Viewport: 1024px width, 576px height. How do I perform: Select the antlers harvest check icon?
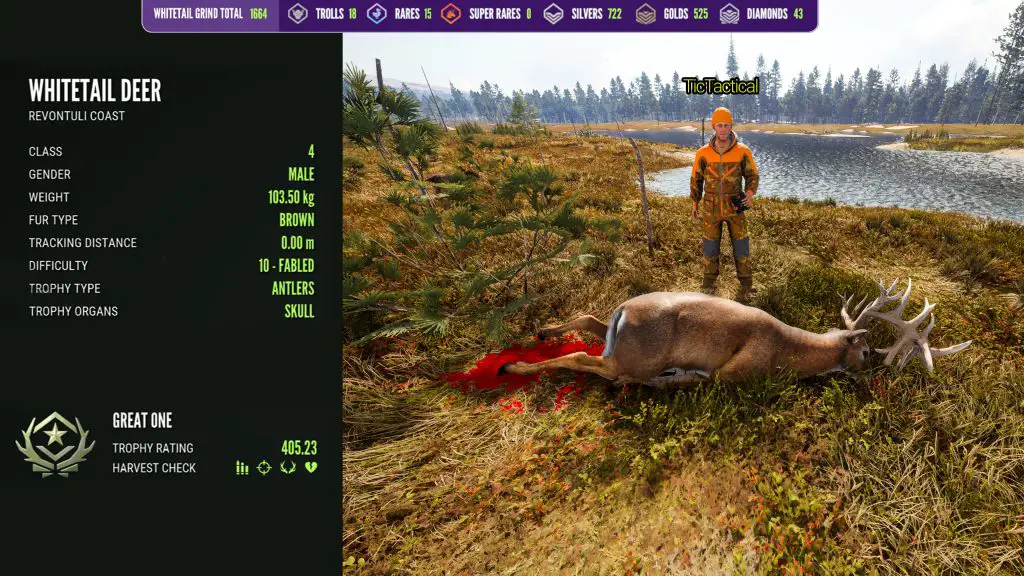(x=288, y=468)
